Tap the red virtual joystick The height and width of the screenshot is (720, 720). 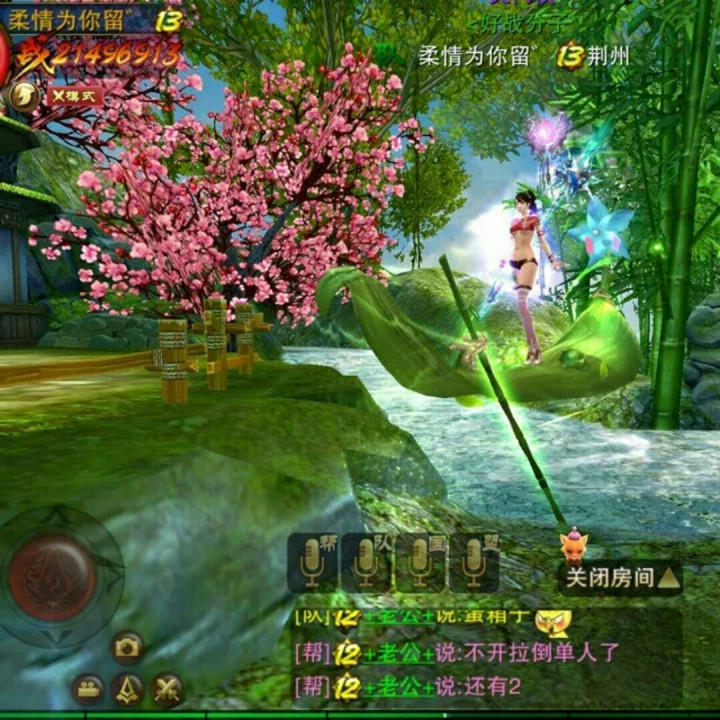52,576
